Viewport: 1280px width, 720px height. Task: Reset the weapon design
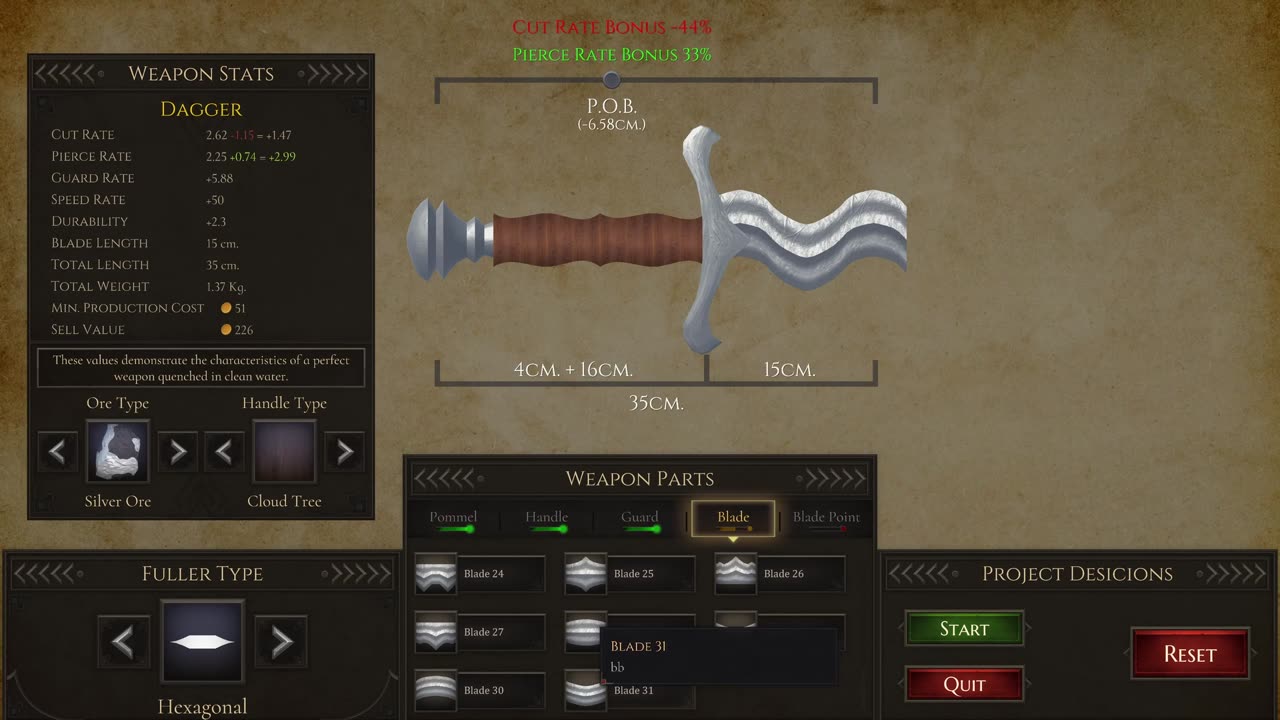pyautogui.click(x=1190, y=654)
